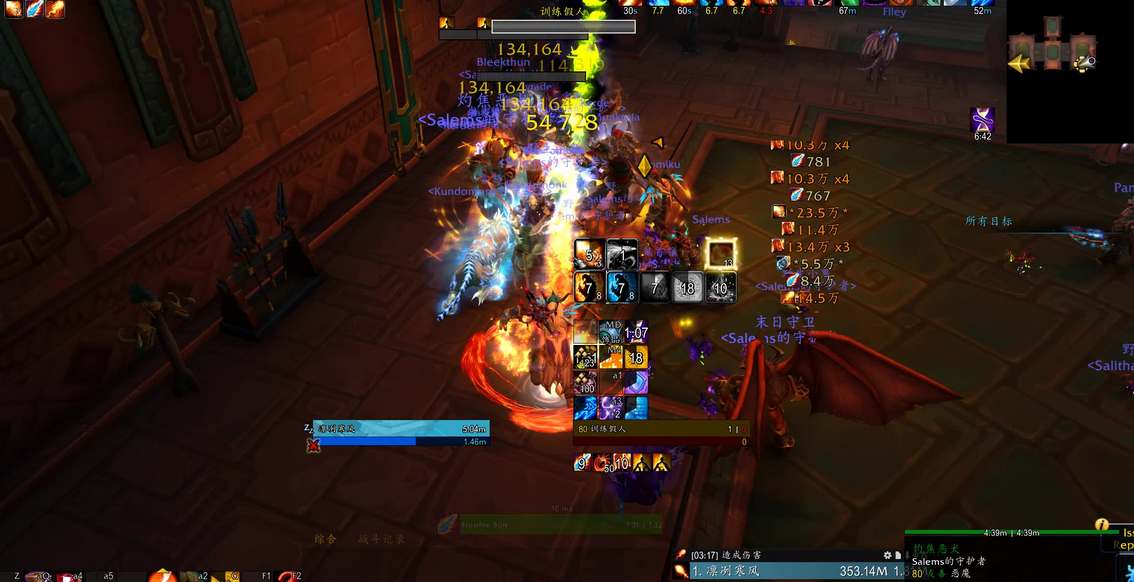Click the orange icon showing 18
The width and height of the screenshot is (1134, 582).
coord(635,357)
